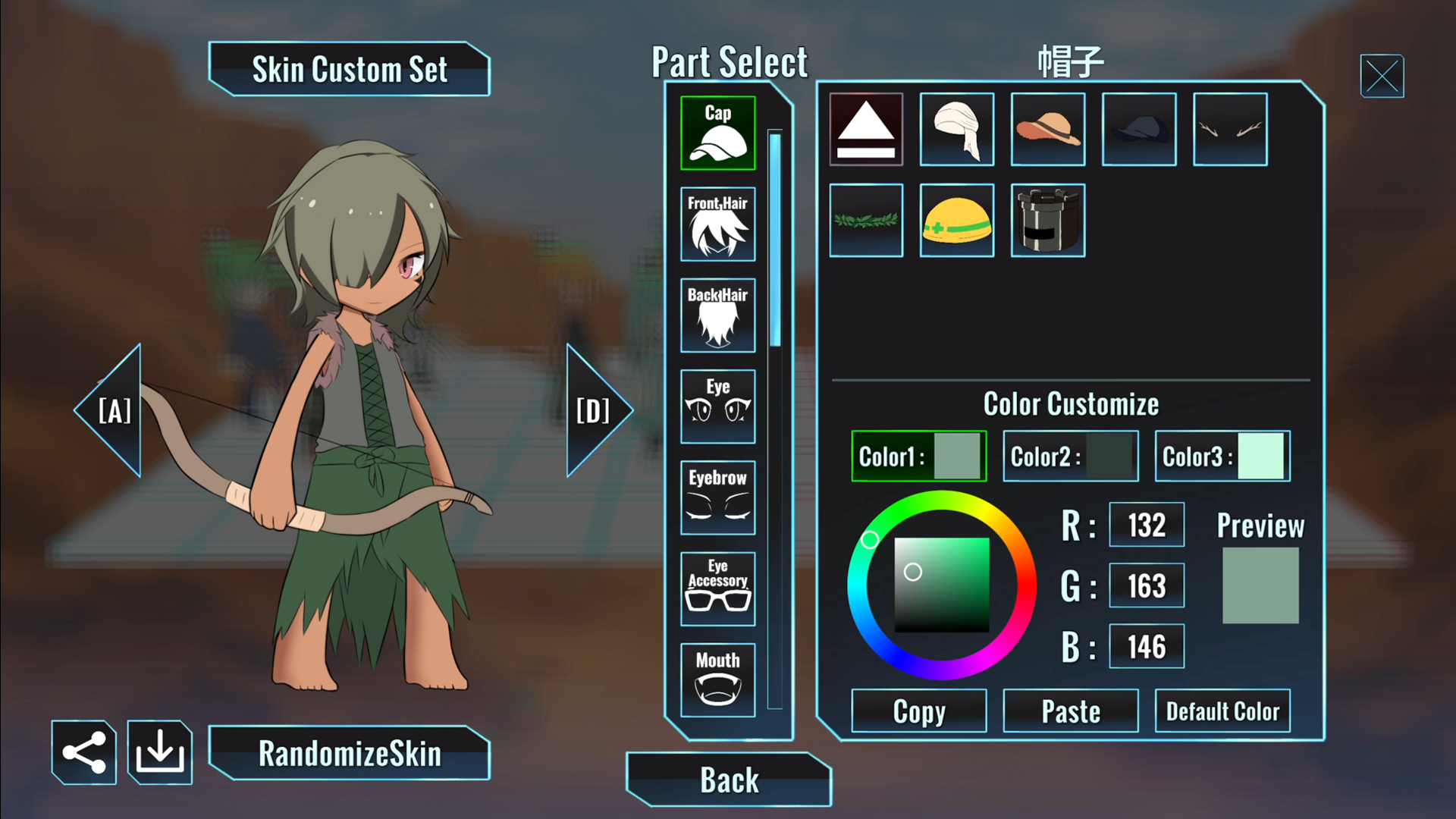Select the Color2 swatch

pyautogui.click(x=1071, y=457)
